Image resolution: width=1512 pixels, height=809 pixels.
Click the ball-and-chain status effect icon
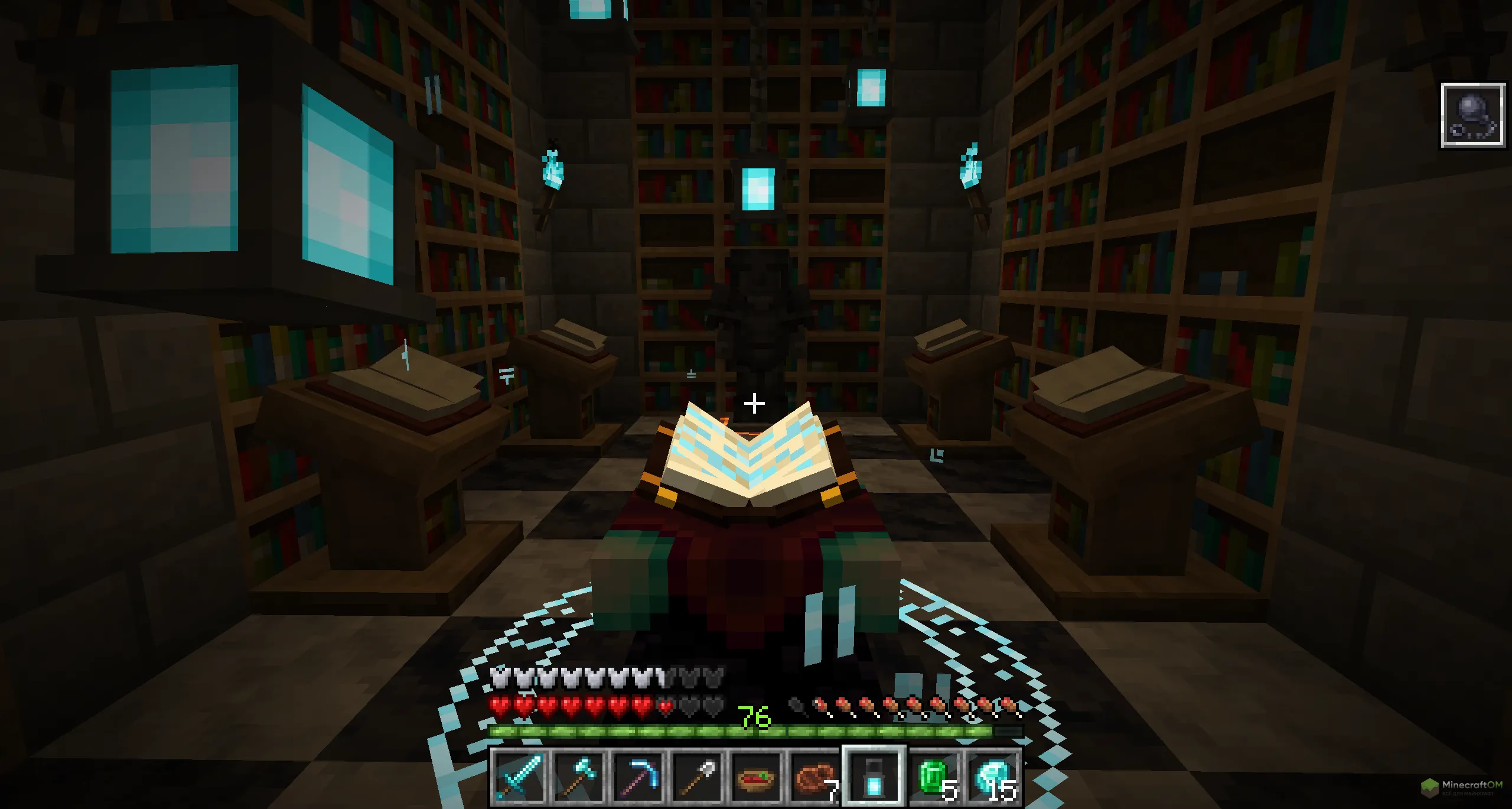point(1473,116)
